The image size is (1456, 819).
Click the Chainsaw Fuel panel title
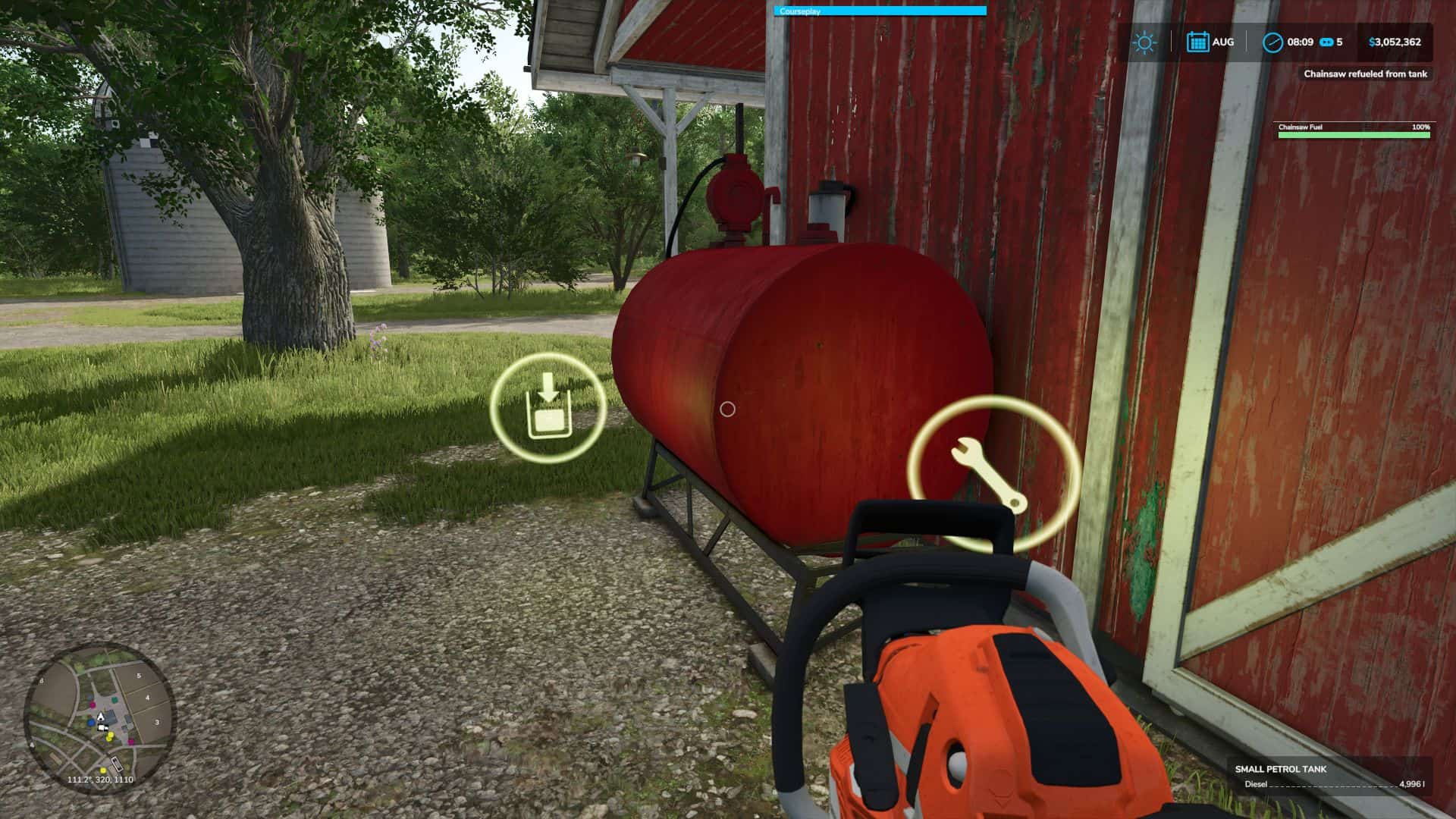click(x=1301, y=128)
